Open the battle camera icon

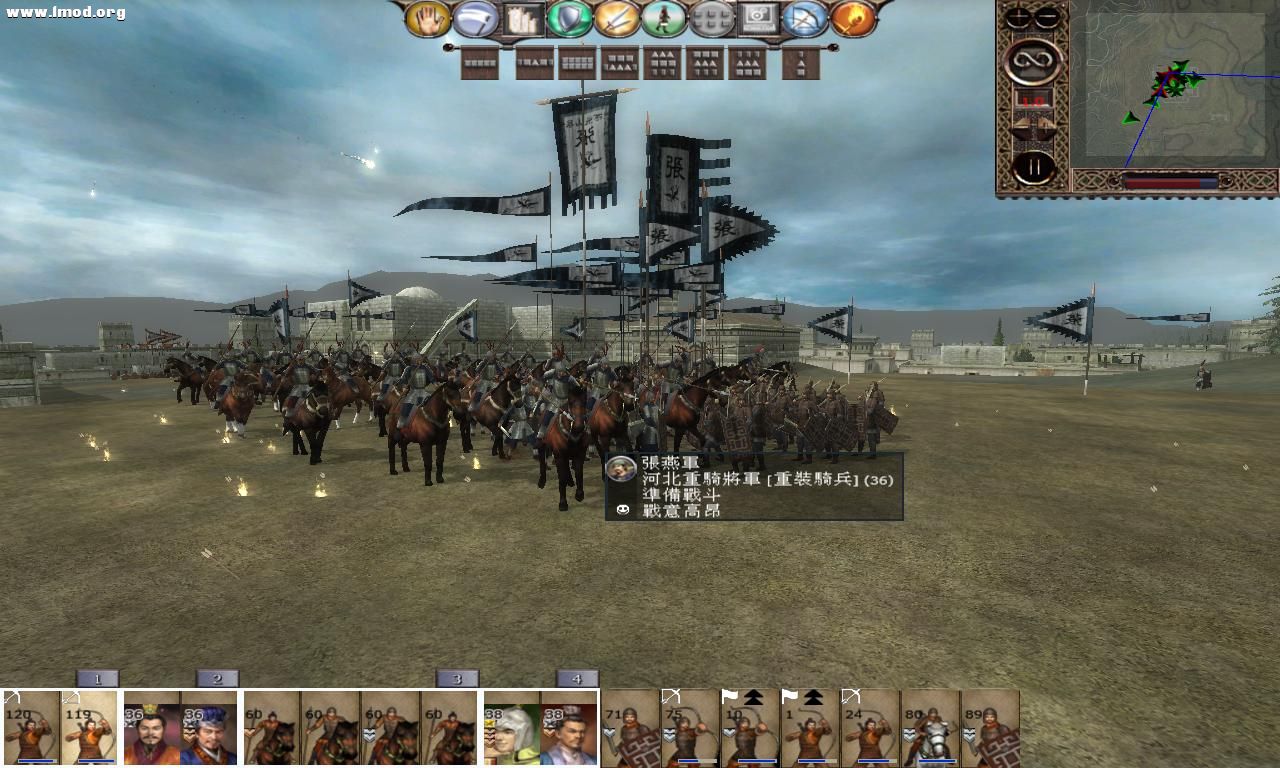pyautogui.click(x=760, y=18)
